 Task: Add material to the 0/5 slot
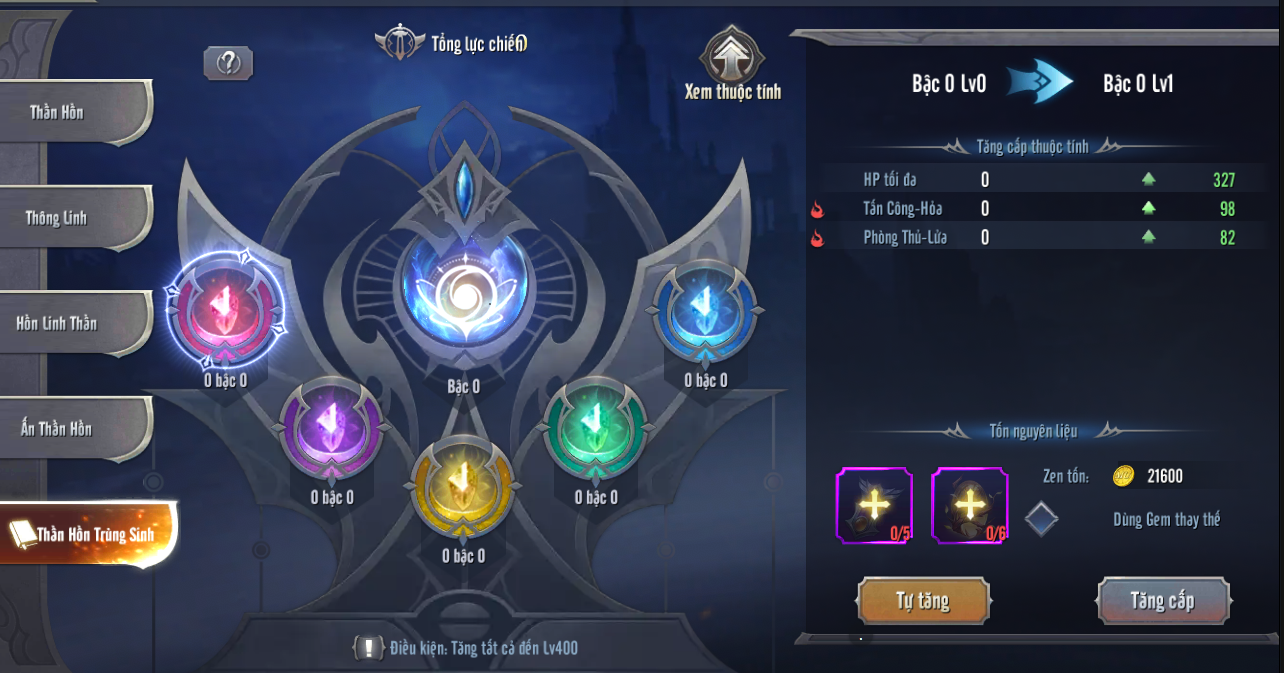(x=874, y=505)
